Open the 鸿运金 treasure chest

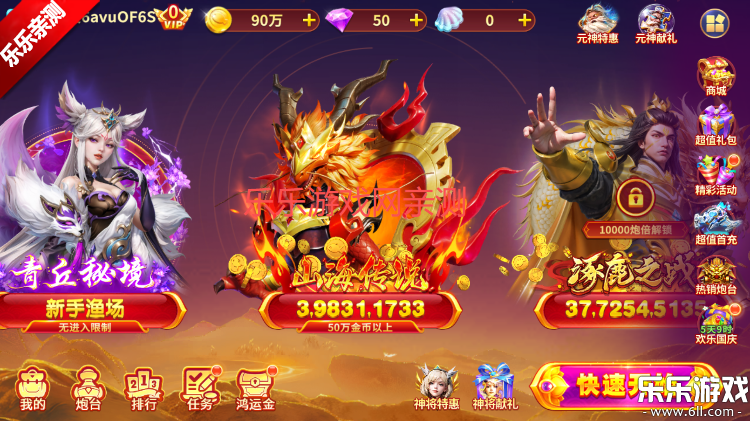(255, 389)
